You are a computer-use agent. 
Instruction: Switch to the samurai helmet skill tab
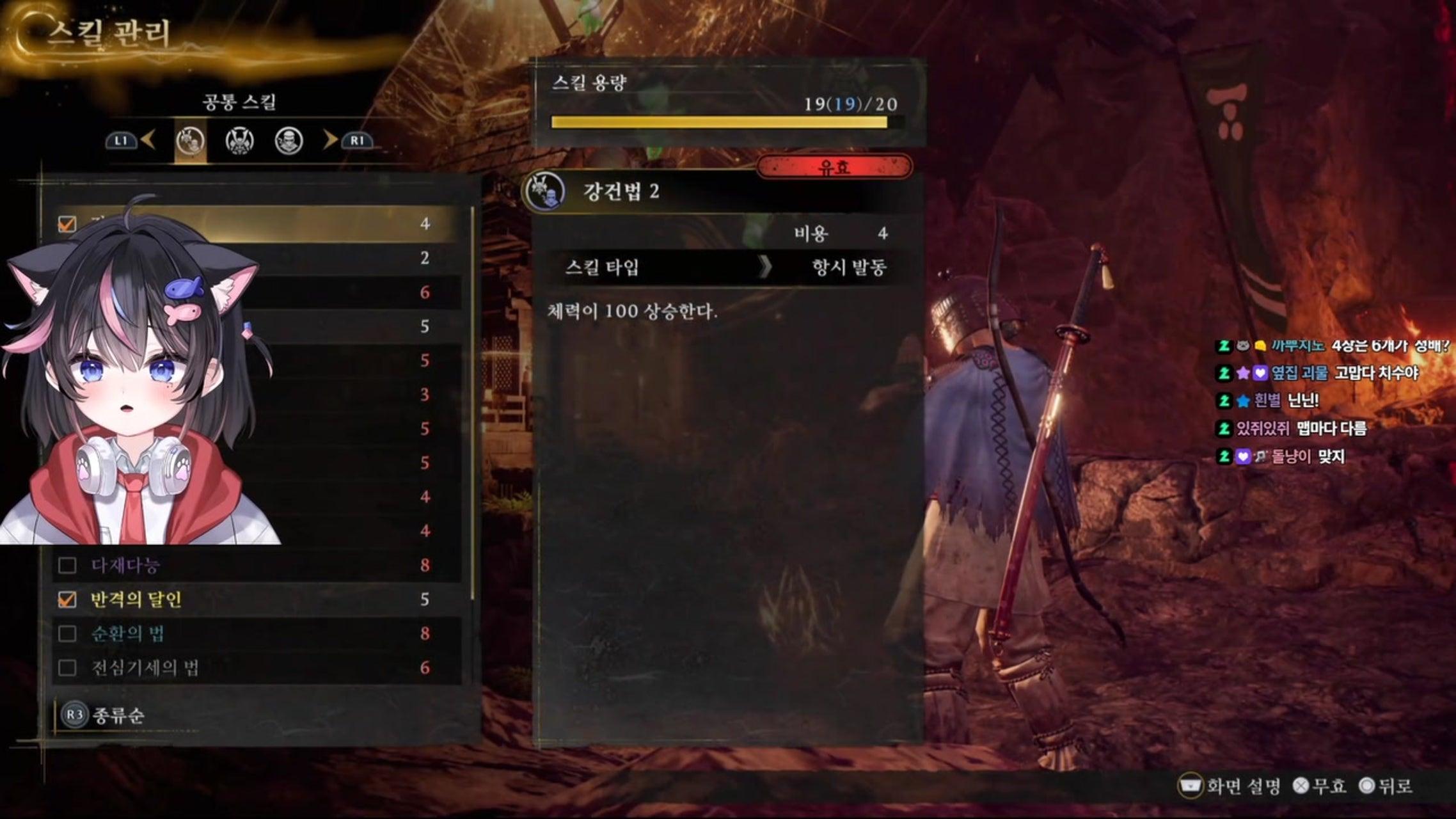[x=240, y=141]
